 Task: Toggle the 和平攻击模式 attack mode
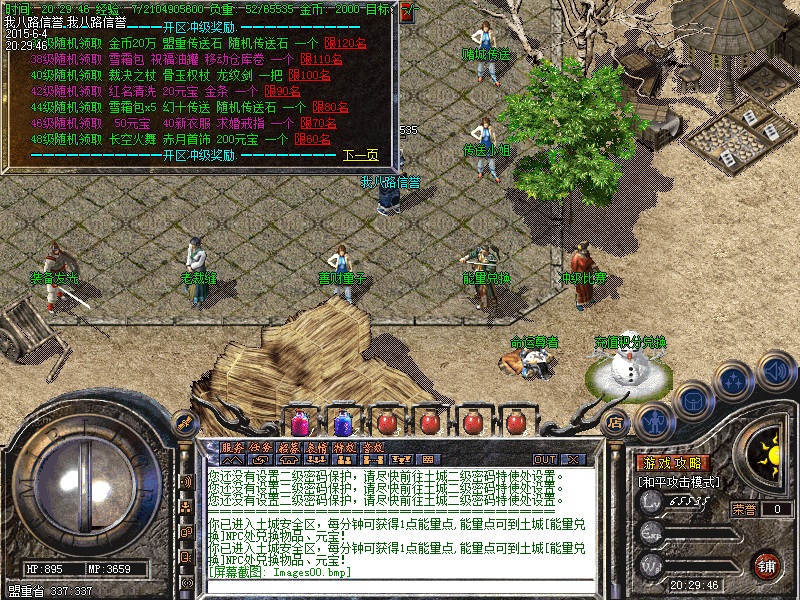click(x=680, y=481)
